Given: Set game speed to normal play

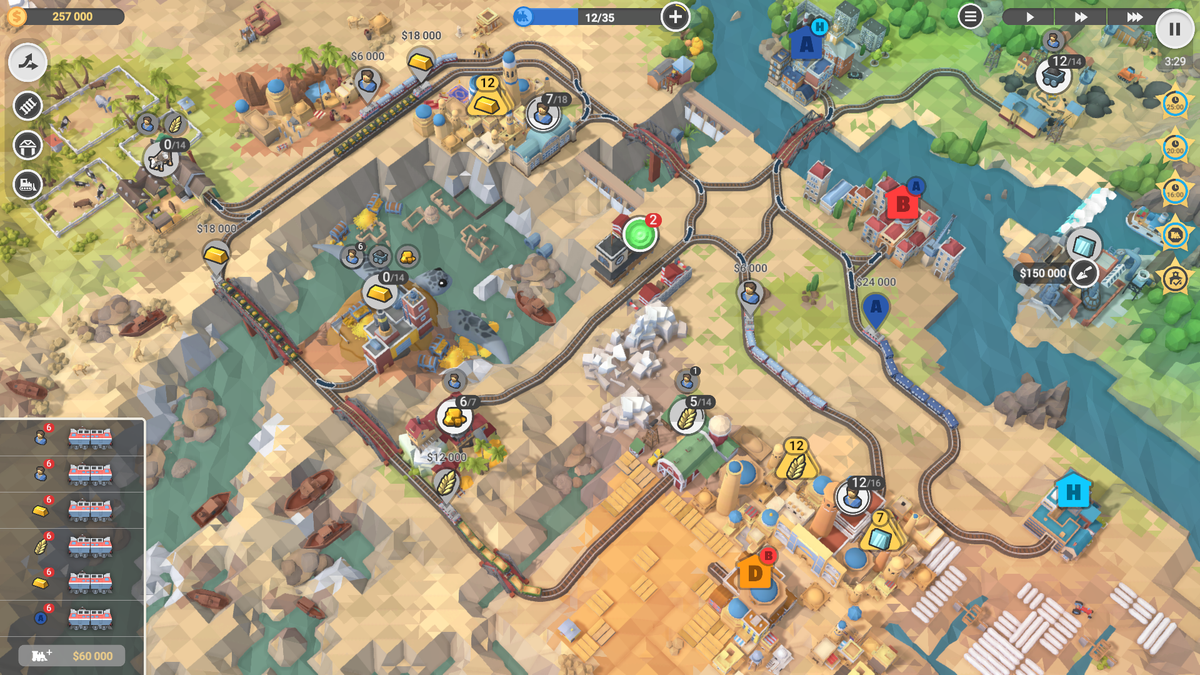Looking at the screenshot, I should tap(1029, 17).
